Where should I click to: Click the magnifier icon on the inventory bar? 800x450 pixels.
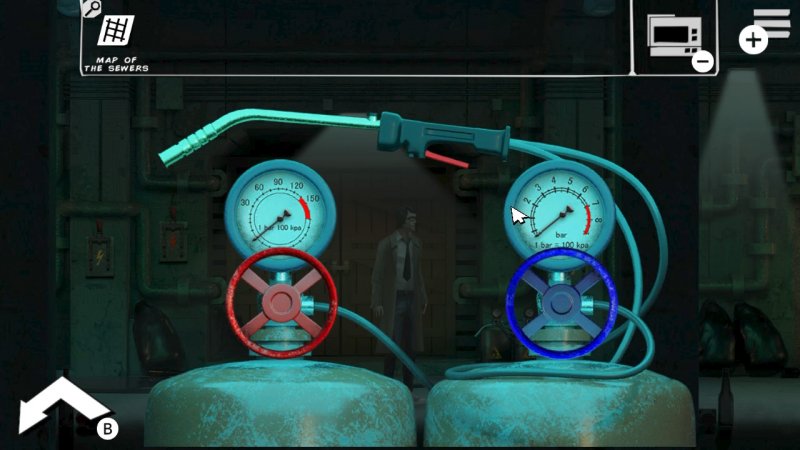[91, 9]
